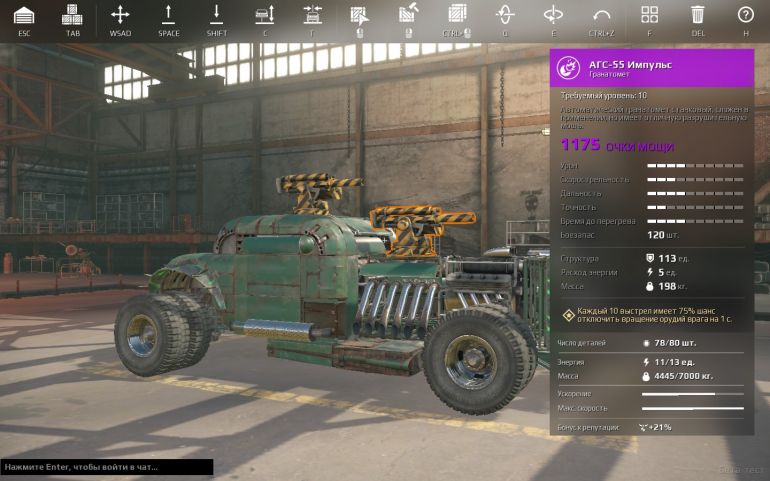
Task: Exit to garage via the garage icon
Action: [24, 15]
